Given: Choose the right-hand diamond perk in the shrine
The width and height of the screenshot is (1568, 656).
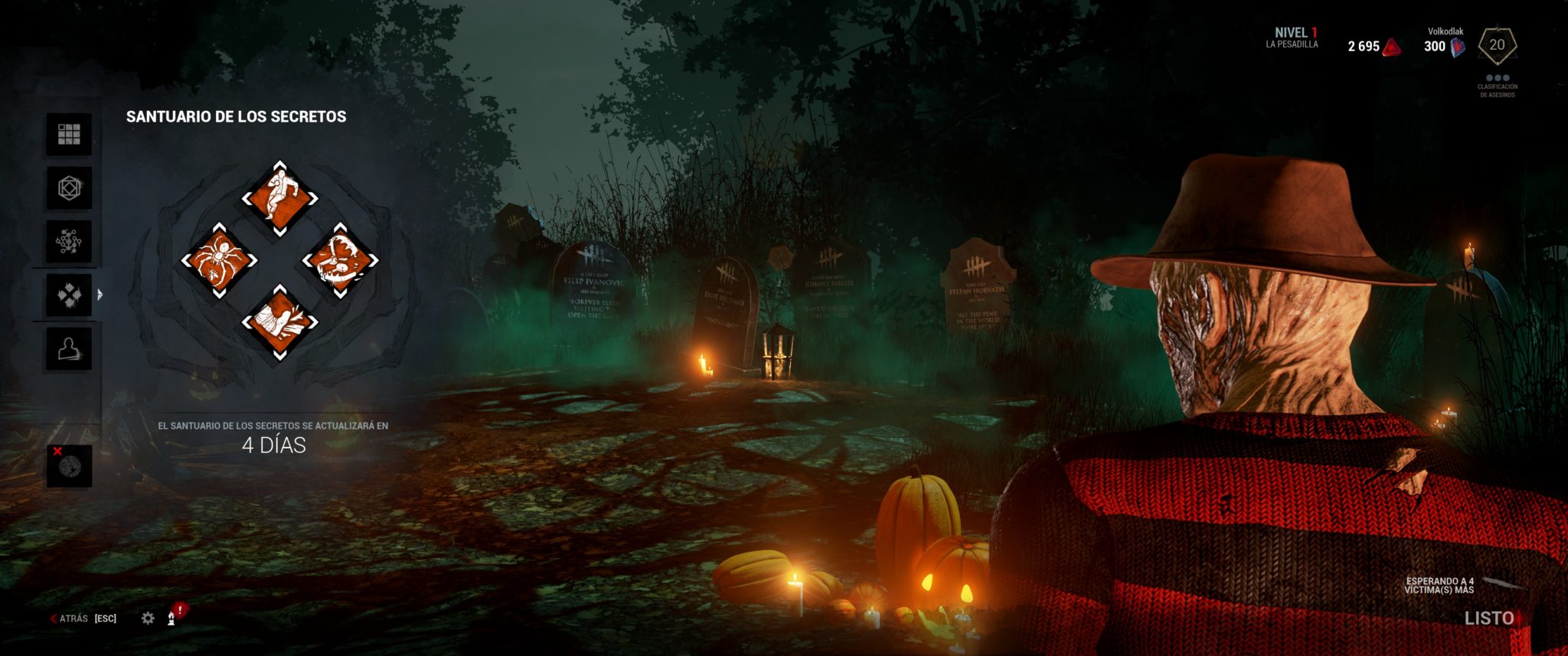Looking at the screenshot, I should click(340, 261).
